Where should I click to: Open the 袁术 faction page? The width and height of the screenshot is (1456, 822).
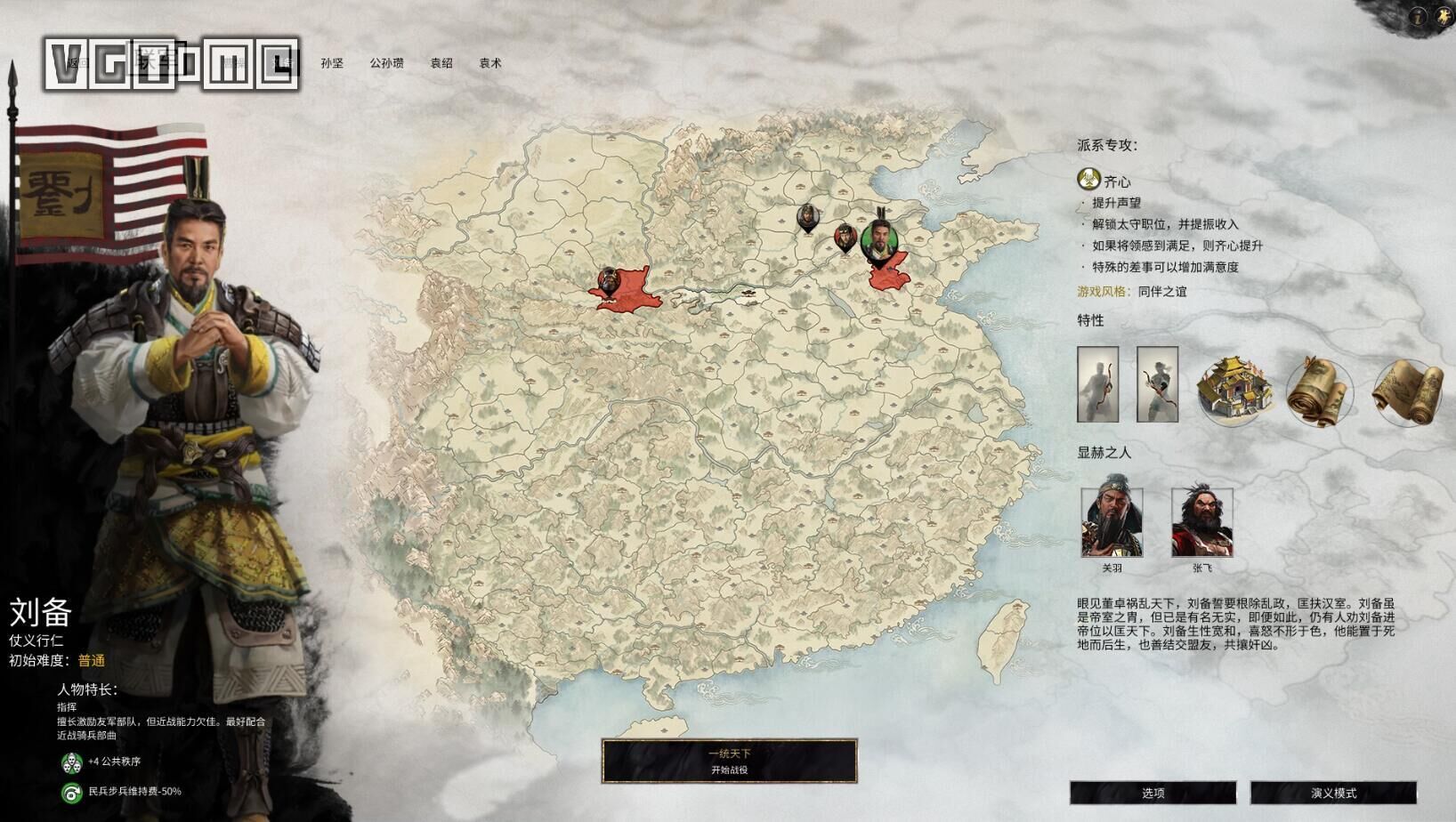(490, 63)
